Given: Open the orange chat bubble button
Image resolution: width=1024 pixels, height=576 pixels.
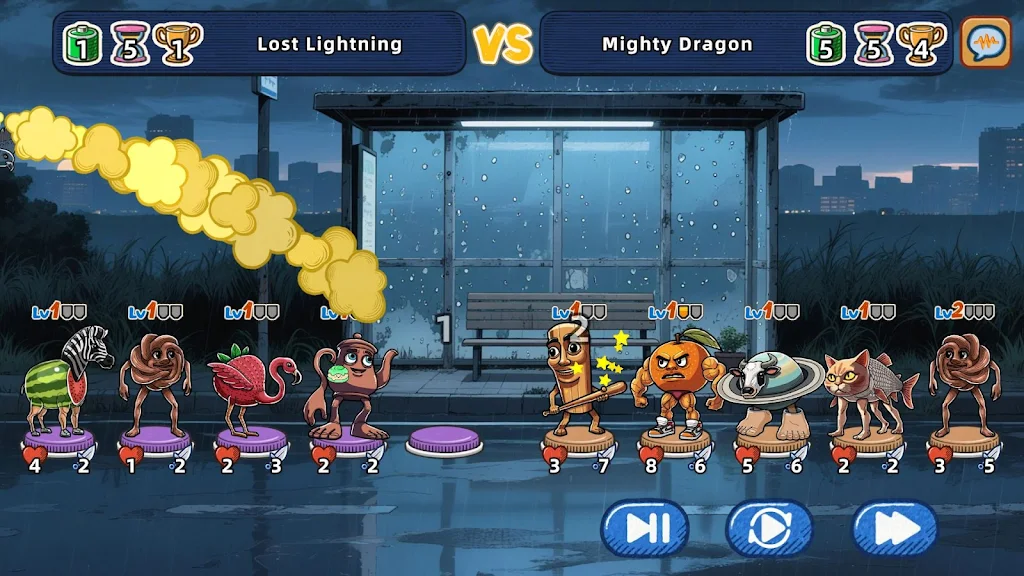Looking at the screenshot, I should (986, 43).
